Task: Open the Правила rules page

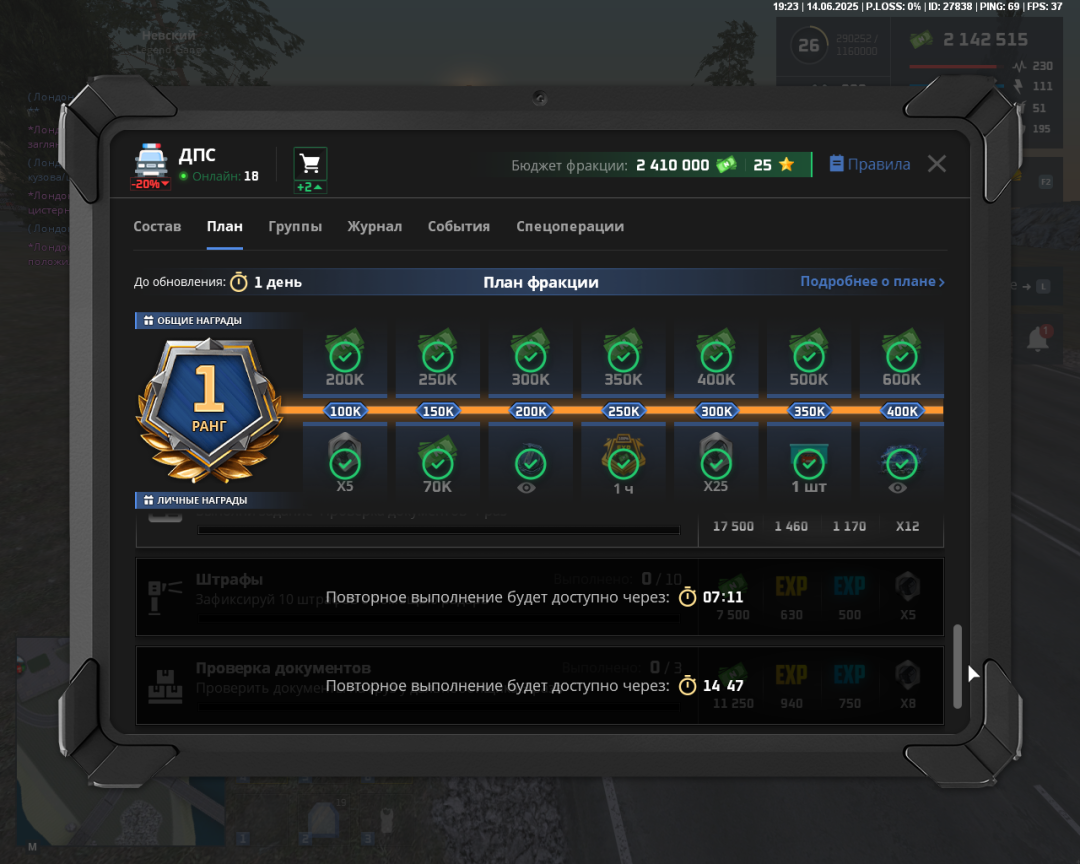Action: 870,165
